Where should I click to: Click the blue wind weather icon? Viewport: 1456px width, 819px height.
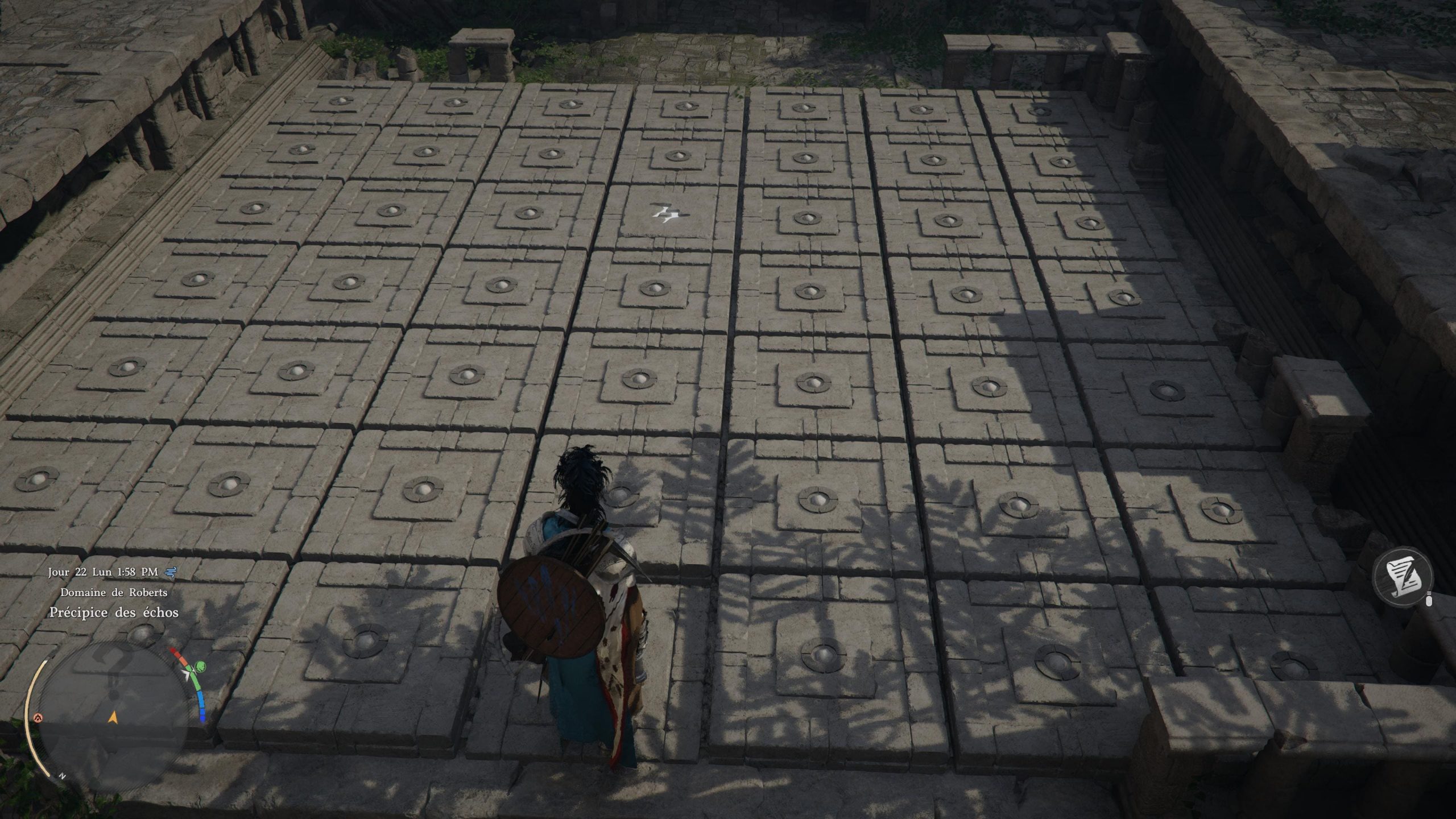pos(170,573)
